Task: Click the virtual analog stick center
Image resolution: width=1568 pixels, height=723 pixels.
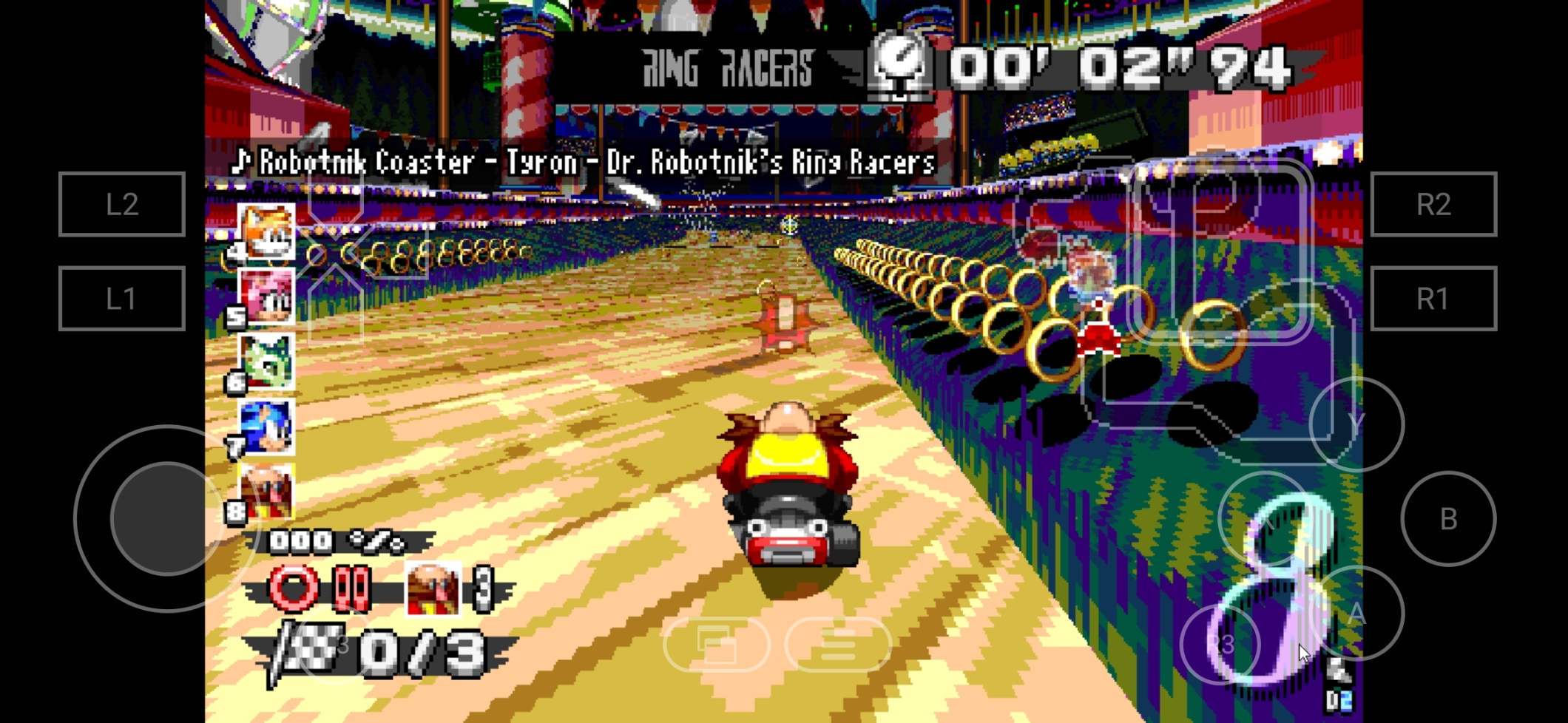Action: tap(167, 519)
